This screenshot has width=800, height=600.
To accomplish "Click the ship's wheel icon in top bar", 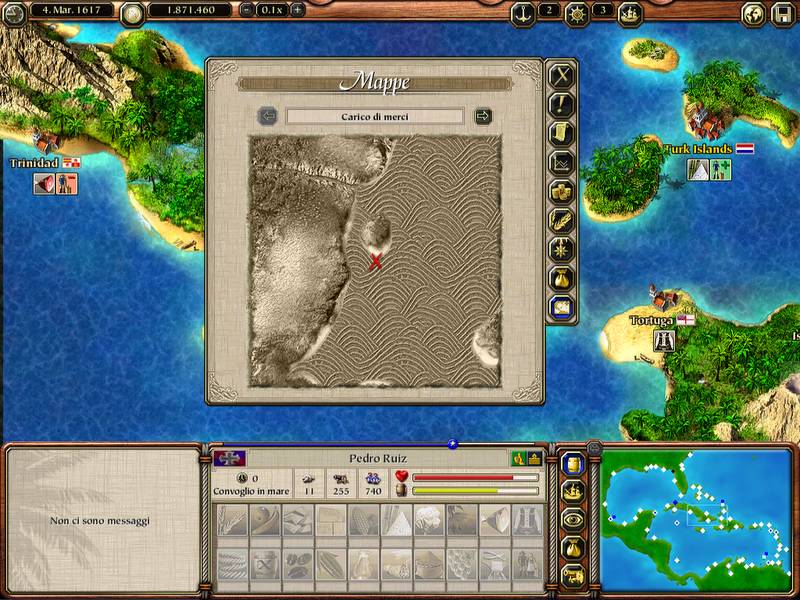I will [x=576, y=13].
